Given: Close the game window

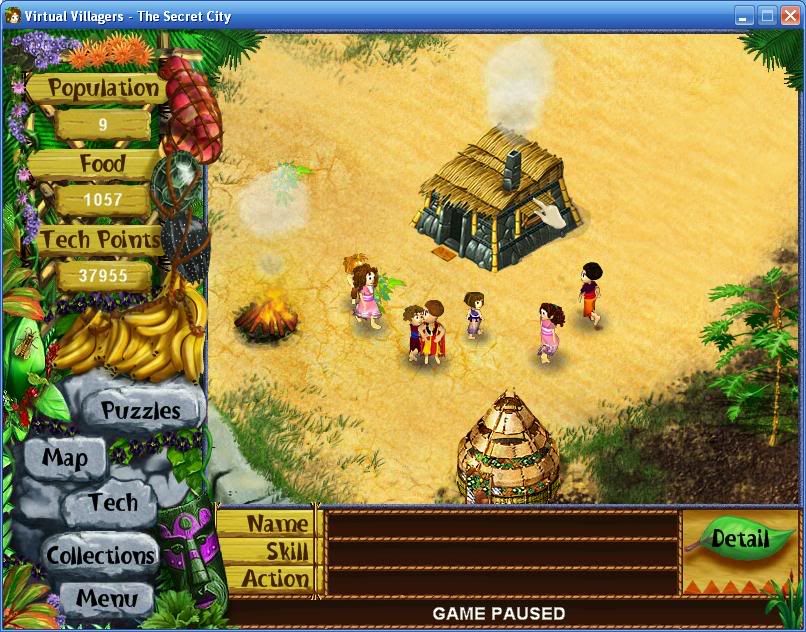Looking at the screenshot, I should [x=790, y=15].
